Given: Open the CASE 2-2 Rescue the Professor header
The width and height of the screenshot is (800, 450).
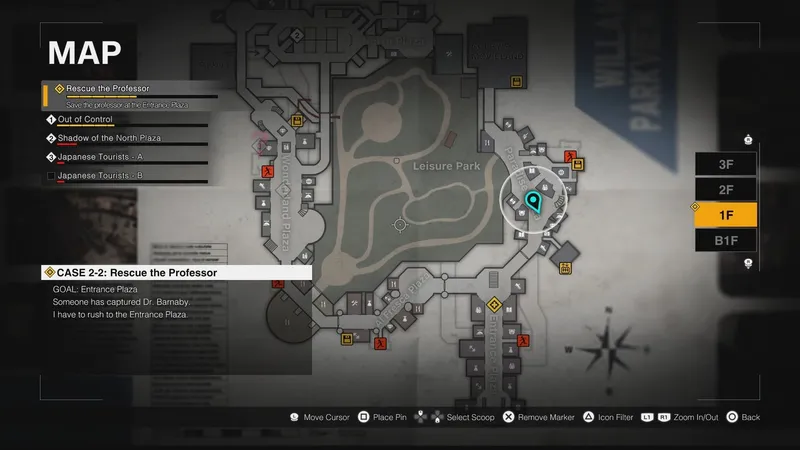Looking at the screenshot, I should [x=135, y=272].
